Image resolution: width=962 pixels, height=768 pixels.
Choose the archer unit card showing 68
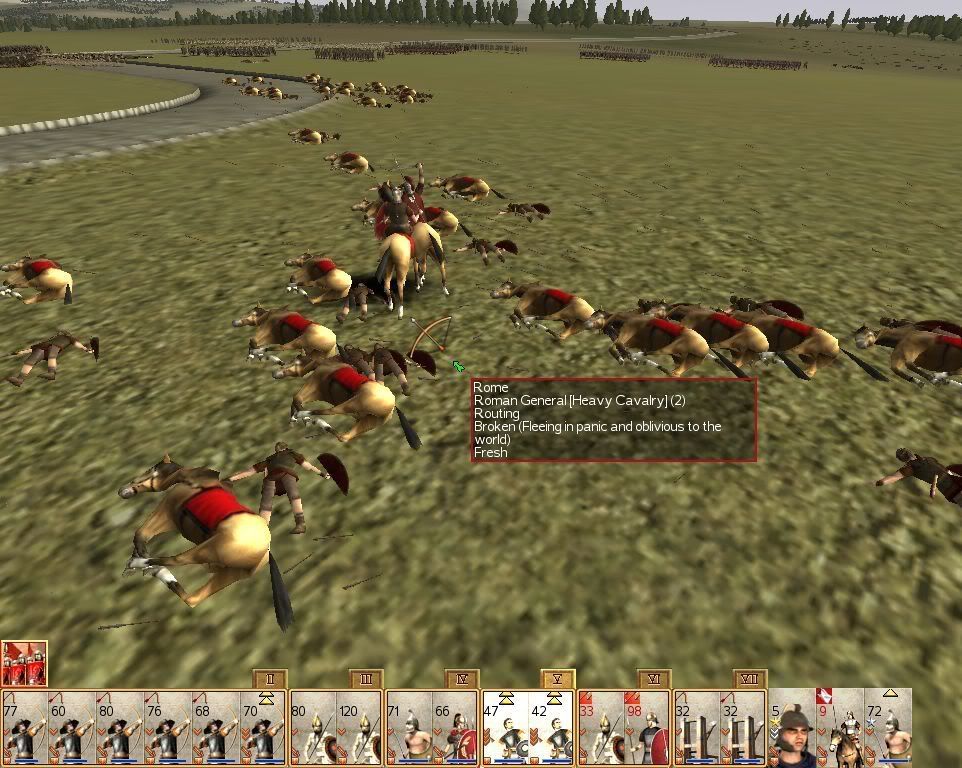215,726
